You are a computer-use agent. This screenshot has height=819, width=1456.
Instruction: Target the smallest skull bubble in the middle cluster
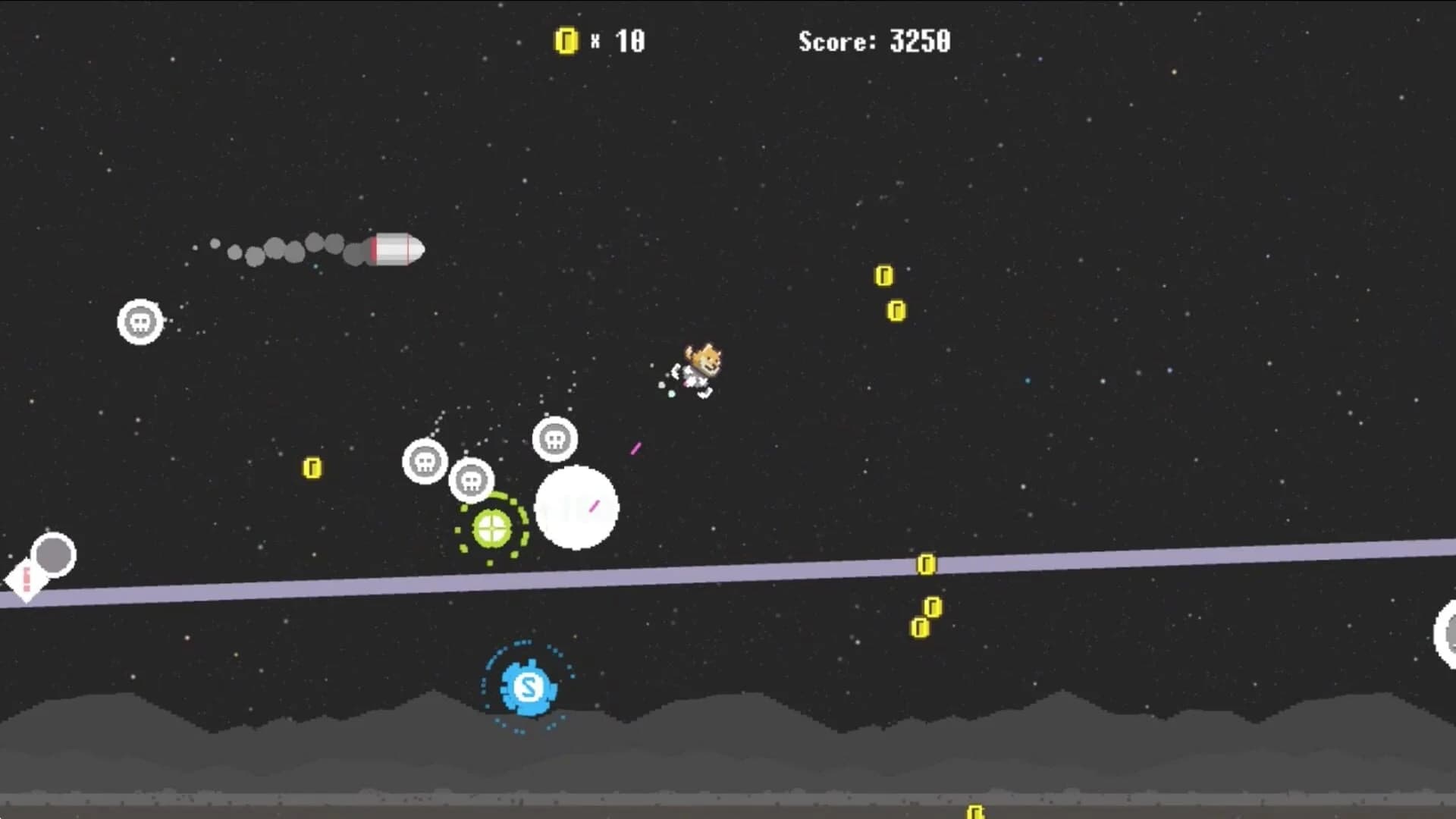click(x=472, y=479)
